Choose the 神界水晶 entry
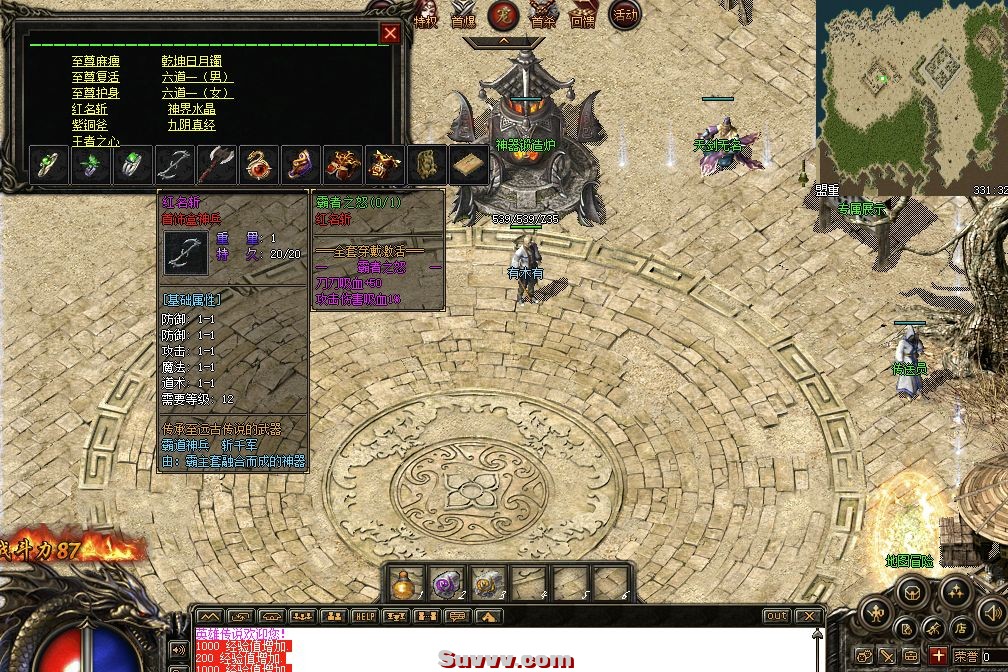 pyautogui.click(x=191, y=109)
